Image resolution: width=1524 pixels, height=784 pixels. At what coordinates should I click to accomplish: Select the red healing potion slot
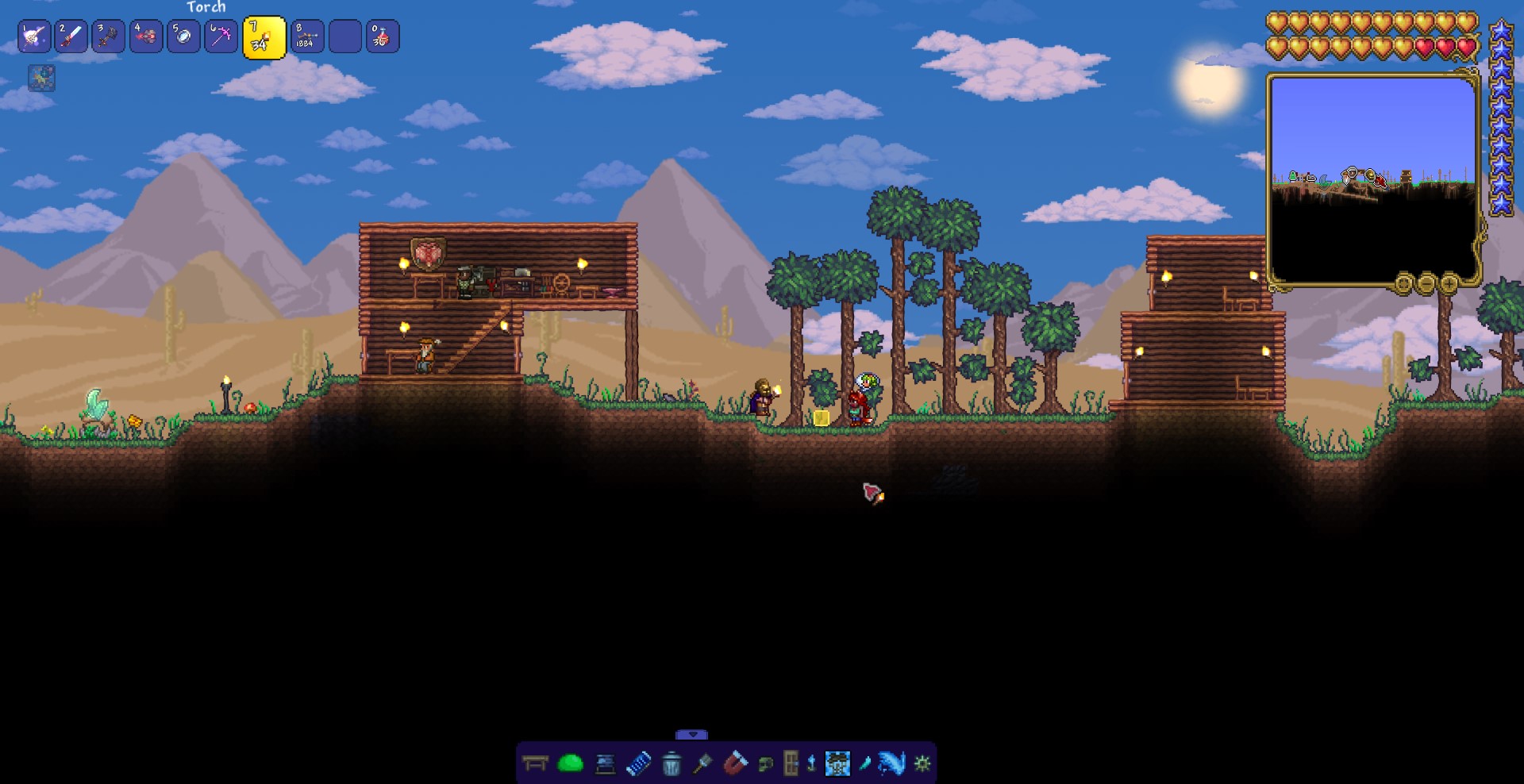coord(382,37)
